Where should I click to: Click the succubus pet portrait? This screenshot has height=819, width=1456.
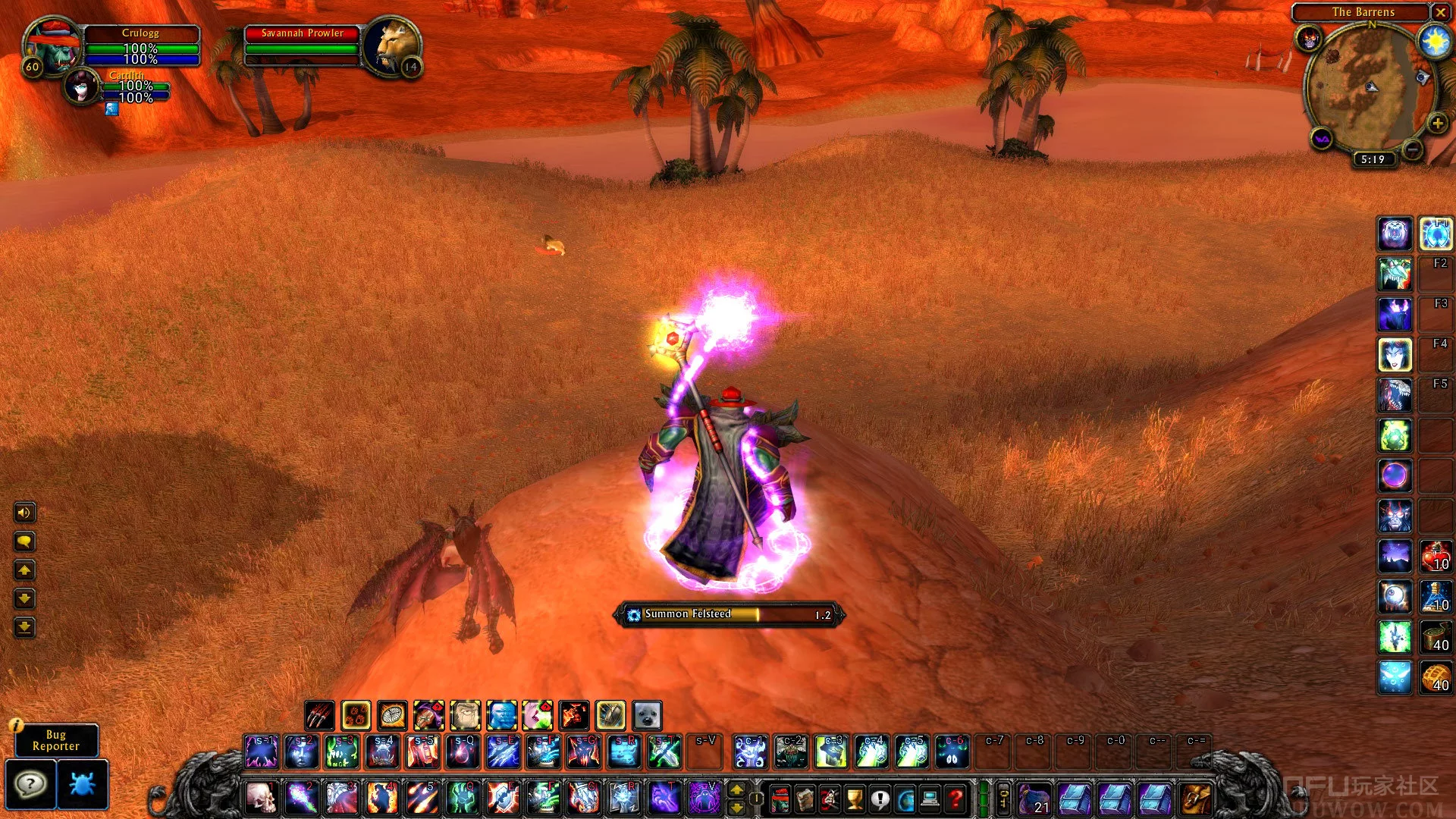pos(82,87)
